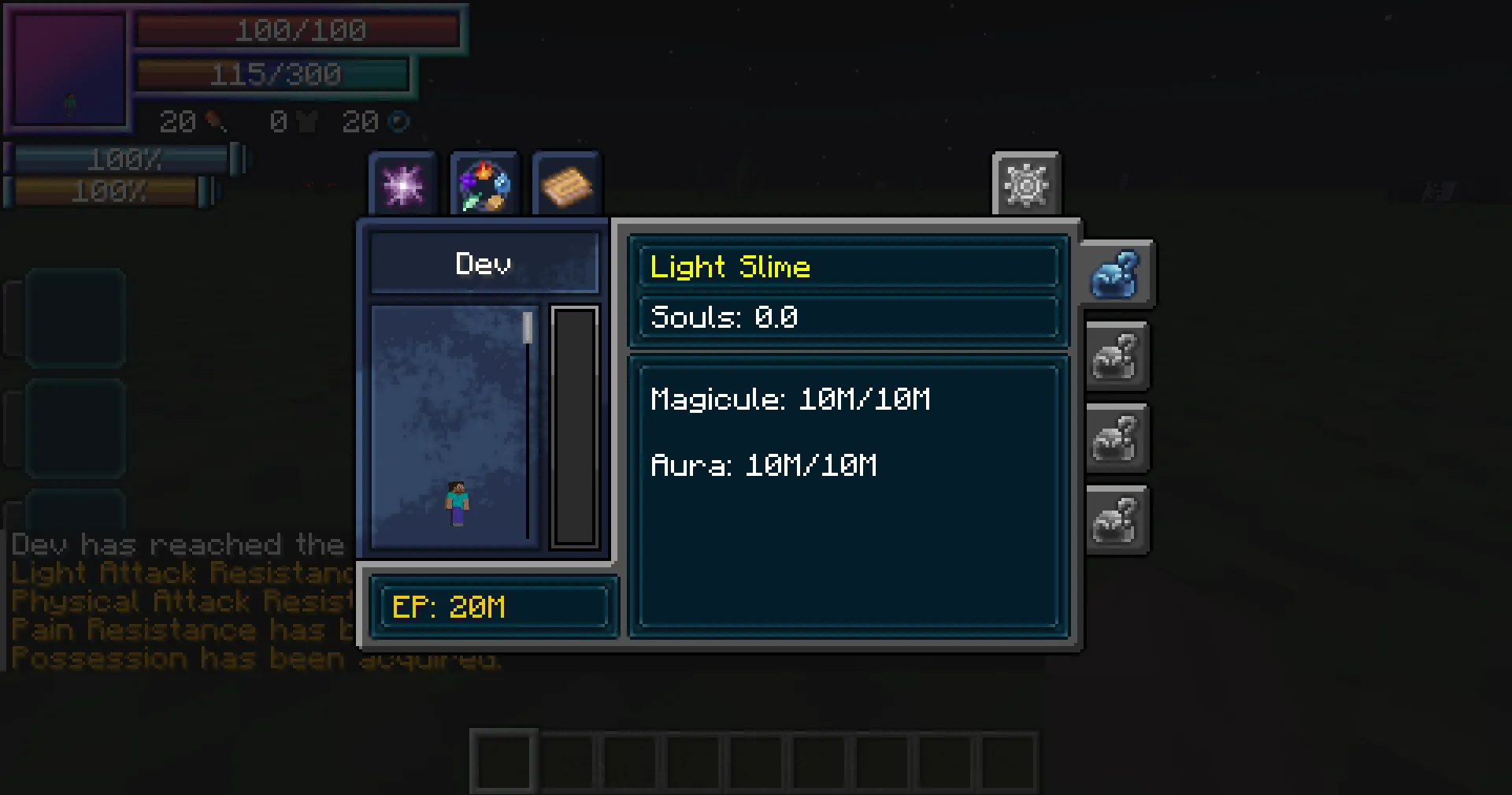Image resolution: width=1512 pixels, height=795 pixels.
Task: Click the Dev player name header
Action: point(484,263)
